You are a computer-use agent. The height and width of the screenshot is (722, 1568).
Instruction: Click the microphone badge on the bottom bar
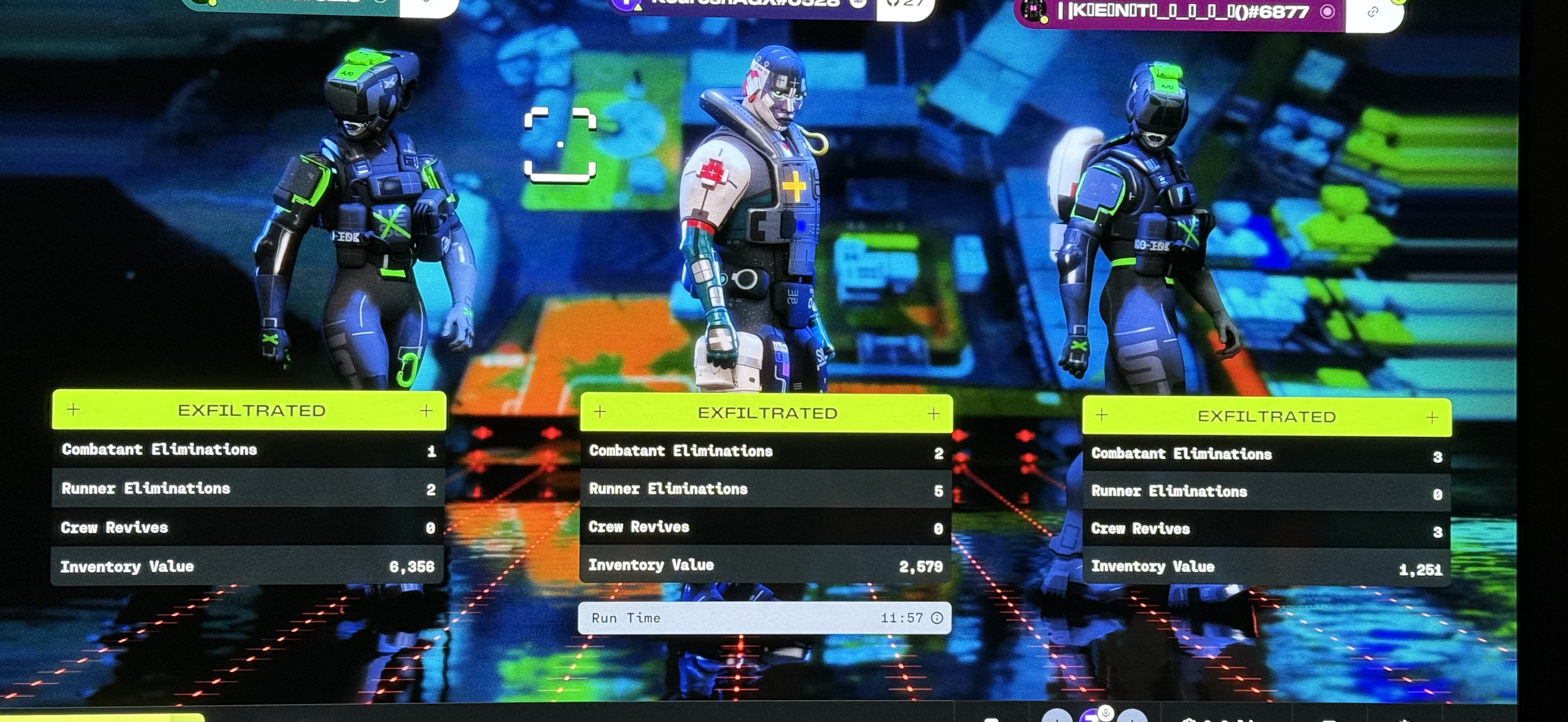(x=1105, y=713)
